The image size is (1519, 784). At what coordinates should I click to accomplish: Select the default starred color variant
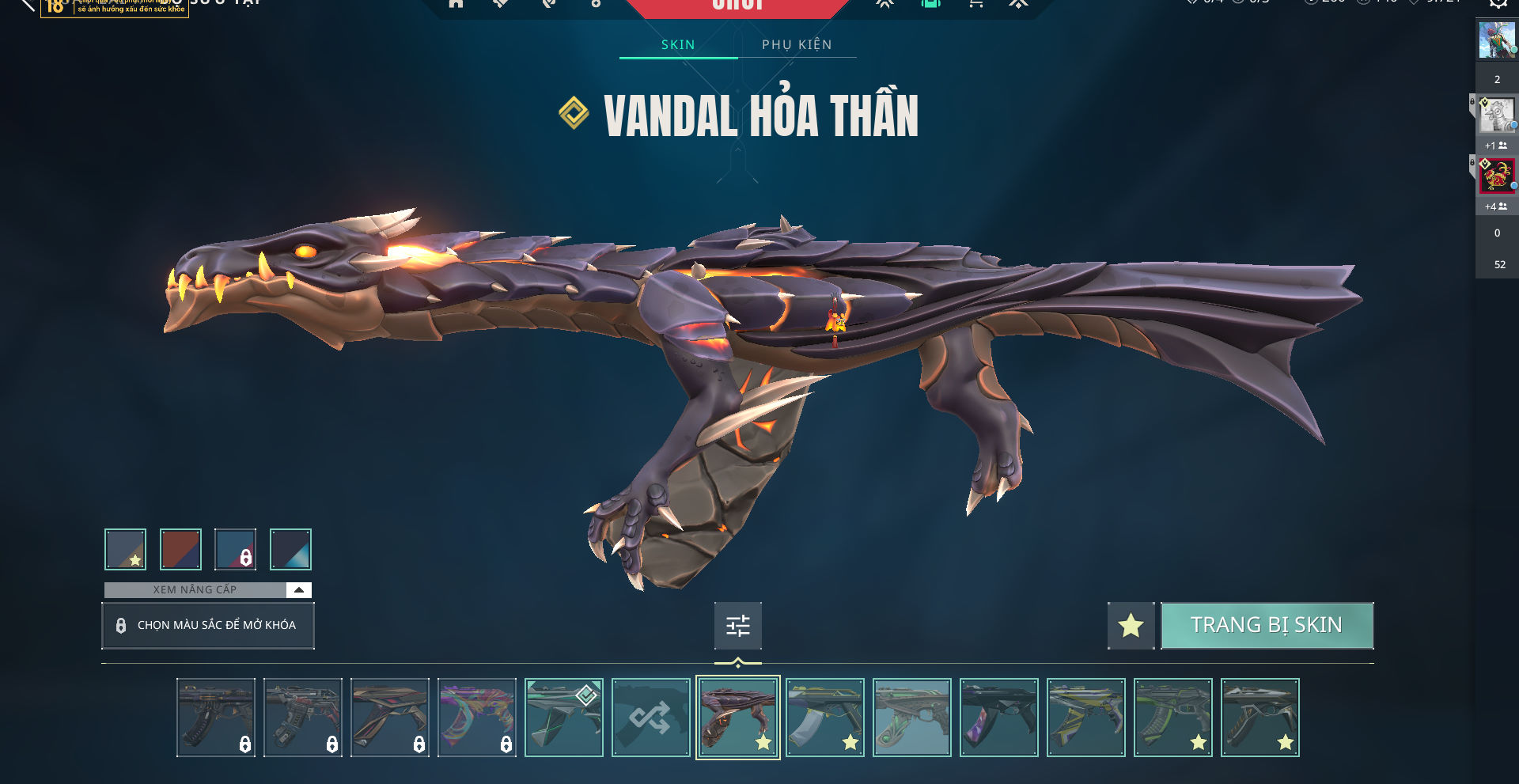[x=125, y=549]
